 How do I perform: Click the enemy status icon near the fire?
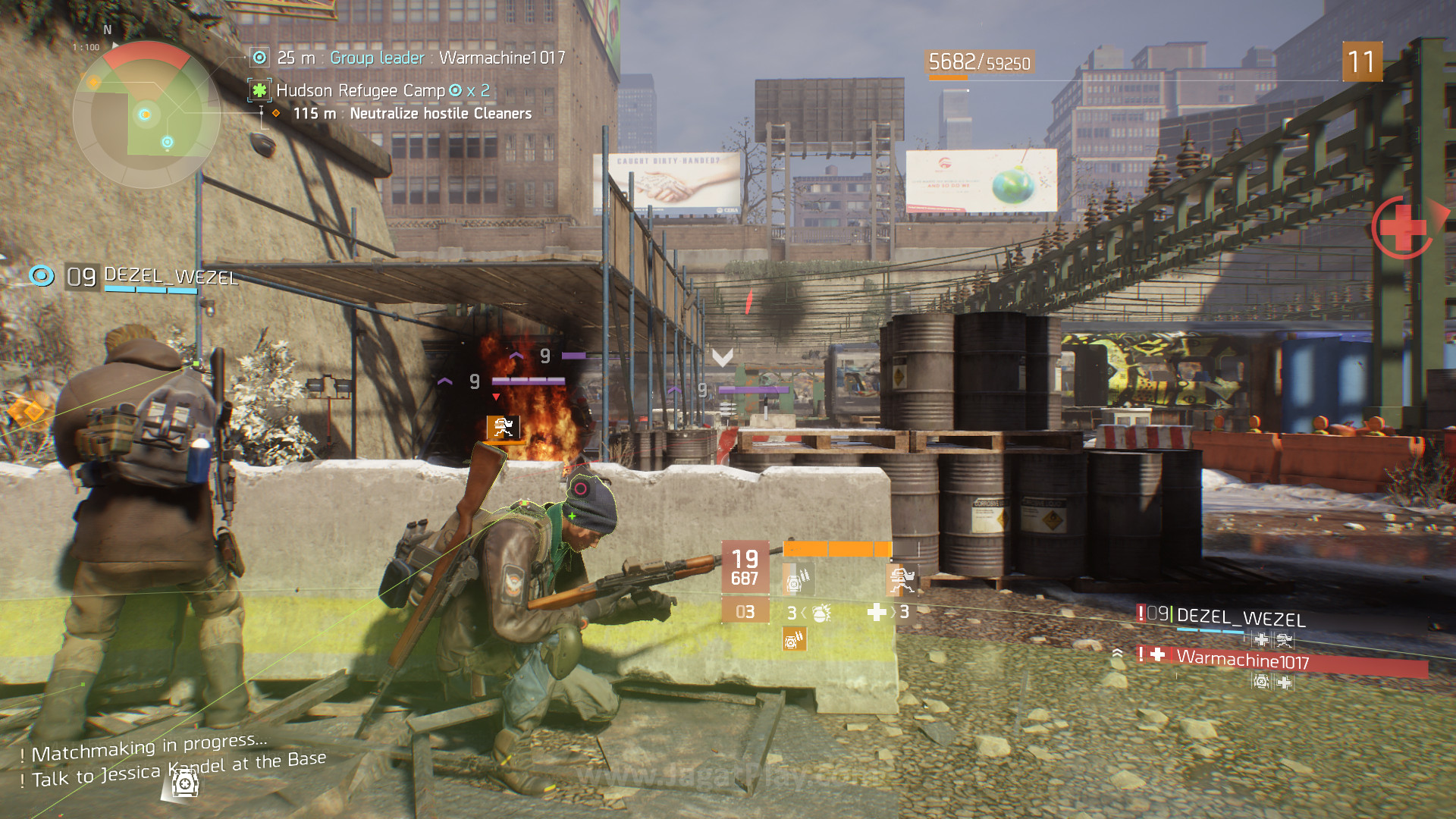point(503,428)
